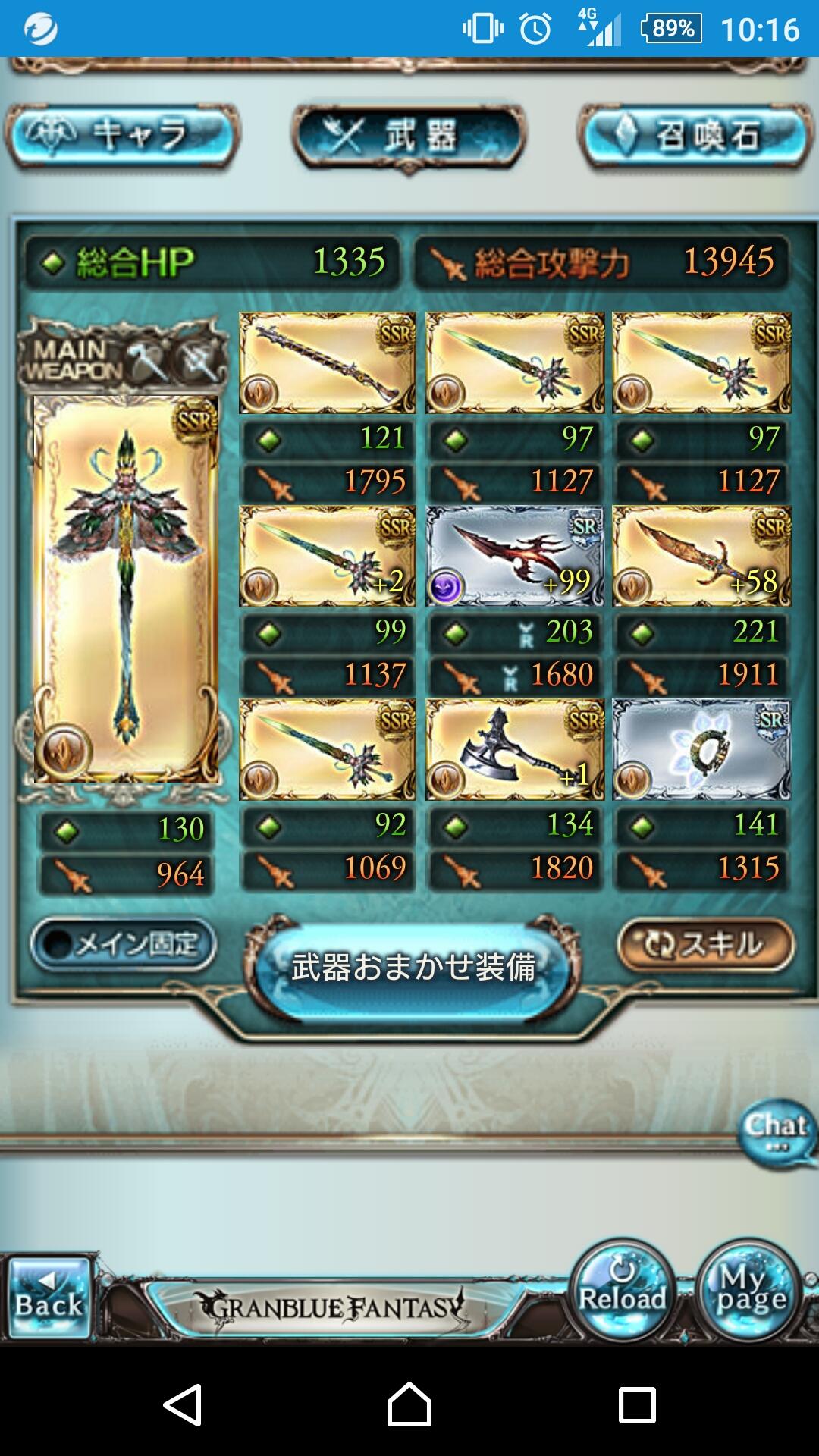
Task: Tap the 武器おまかせ装備 auto-equip button
Action: [x=413, y=968]
